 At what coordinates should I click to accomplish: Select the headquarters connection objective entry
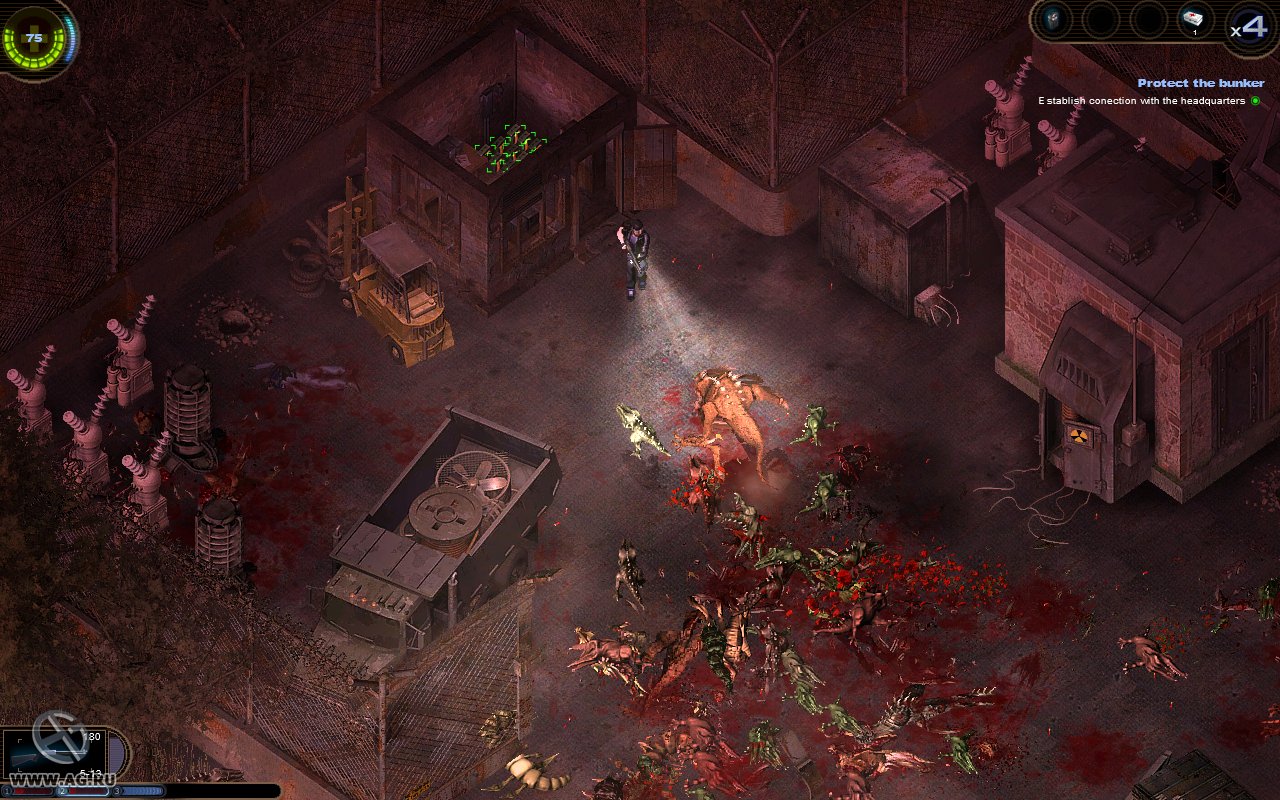[1144, 101]
